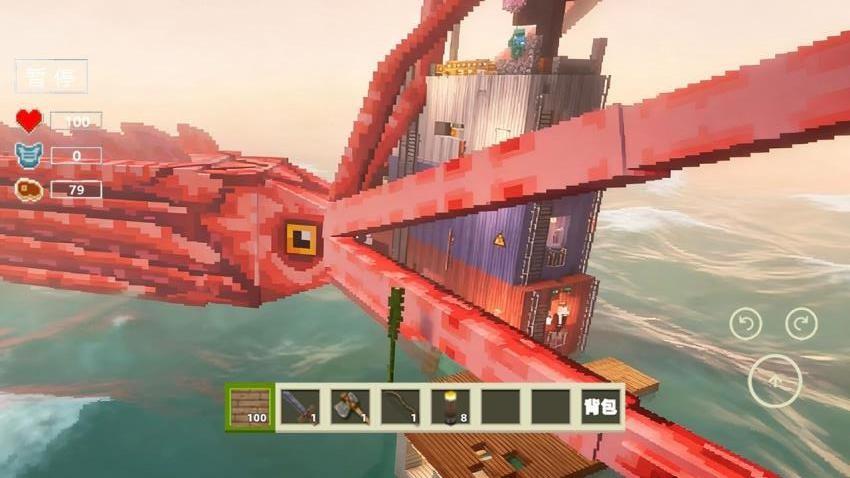Viewport: 850px width, 478px height.
Task: Choose the axe hotbar slot
Action: tap(350, 407)
